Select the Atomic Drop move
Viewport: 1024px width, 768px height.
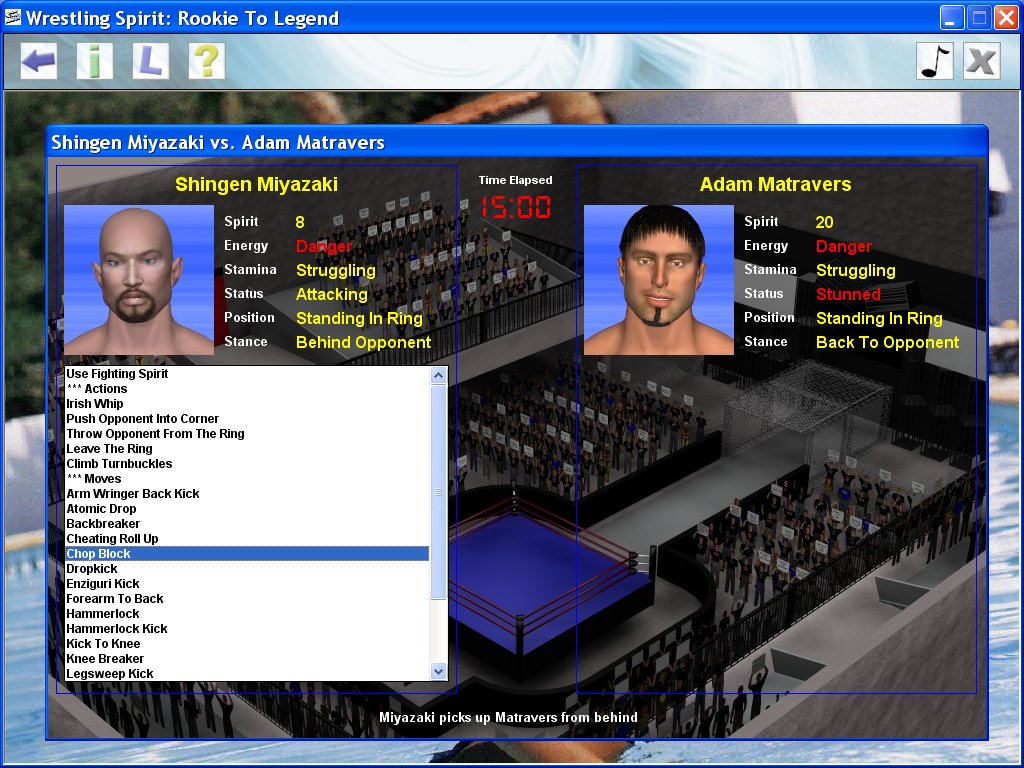pyautogui.click(x=101, y=509)
